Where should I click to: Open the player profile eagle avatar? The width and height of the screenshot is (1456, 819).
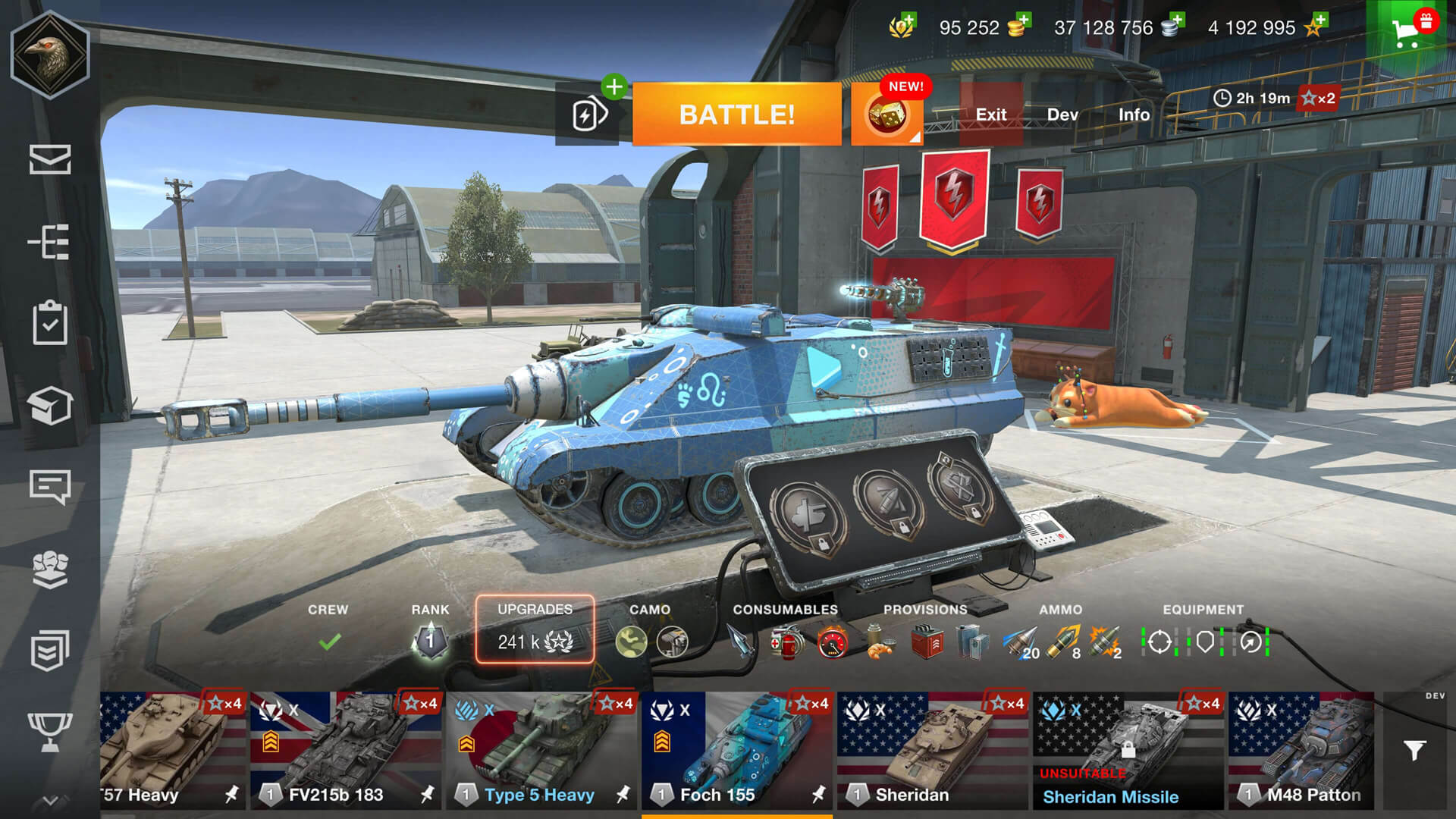tap(50, 55)
